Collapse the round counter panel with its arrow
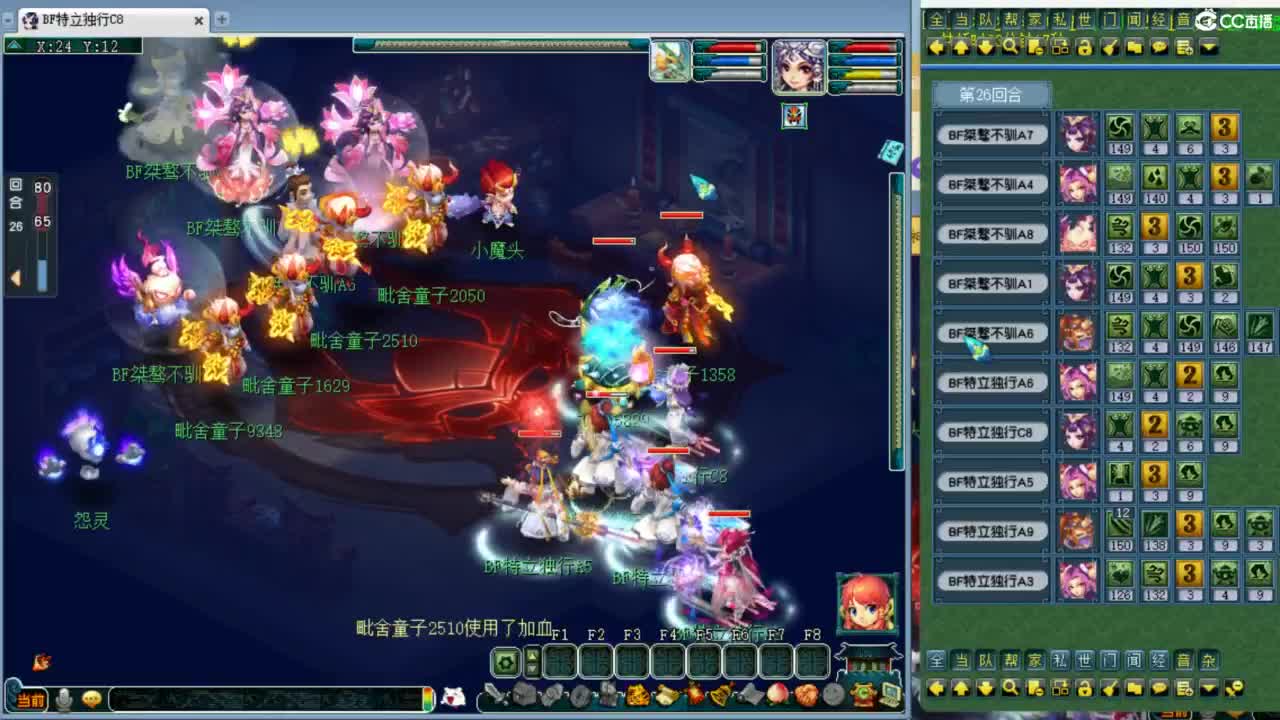This screenshot has height=720, width=1280. [16, 275]
